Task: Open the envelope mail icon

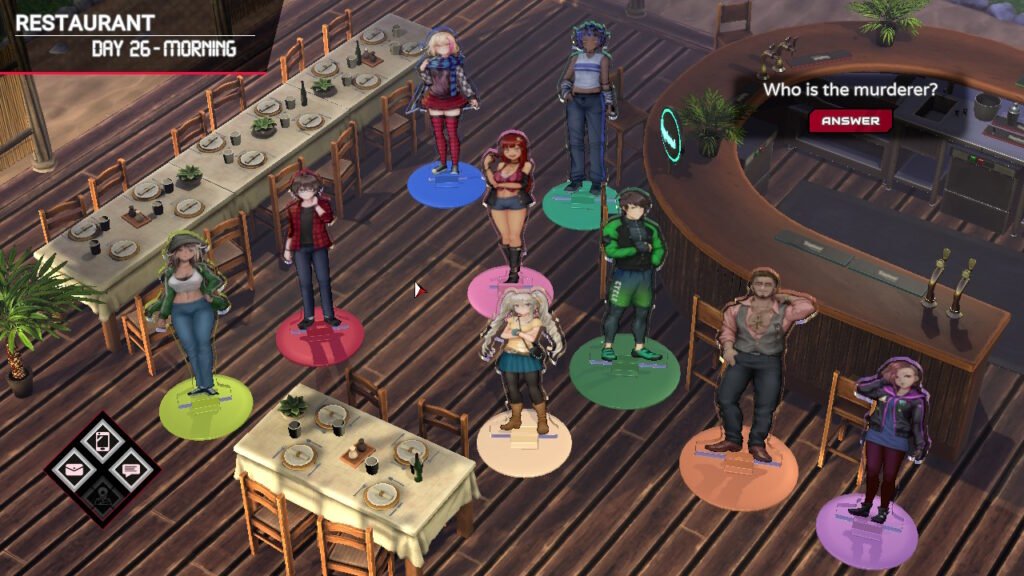Action: click(x=75, y=467)
